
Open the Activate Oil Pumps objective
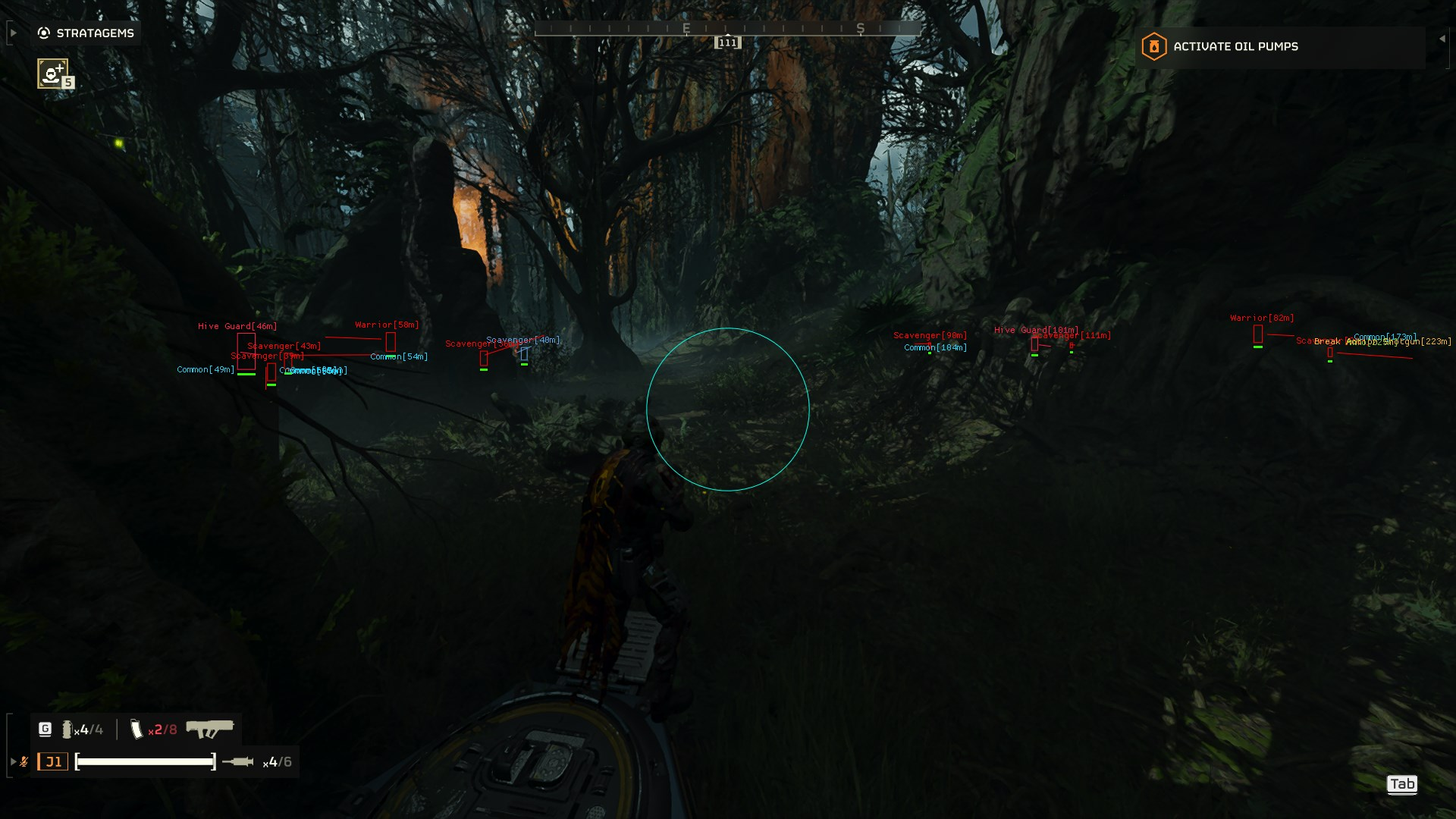1235,47
